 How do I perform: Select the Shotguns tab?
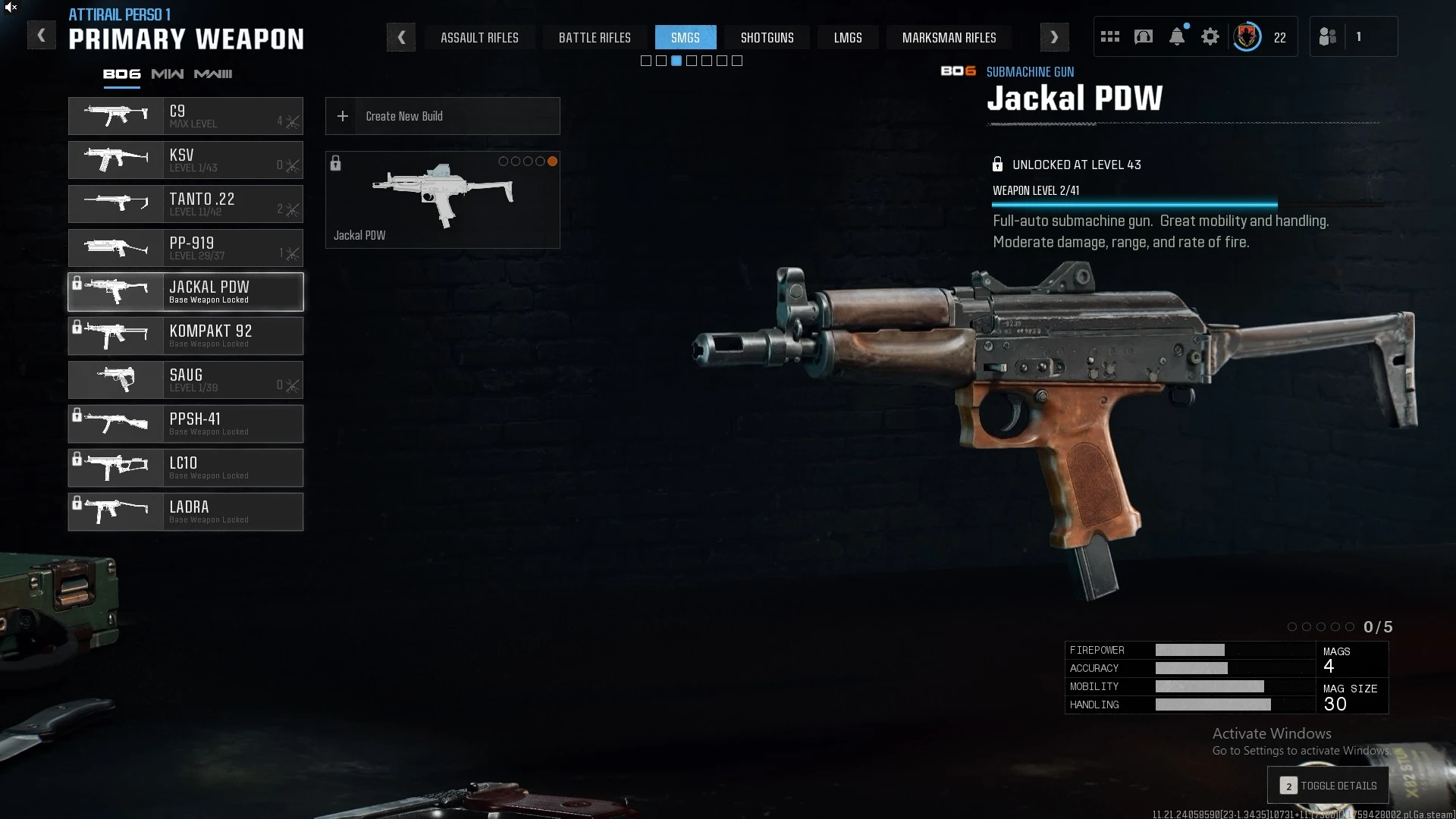(767, 38)
